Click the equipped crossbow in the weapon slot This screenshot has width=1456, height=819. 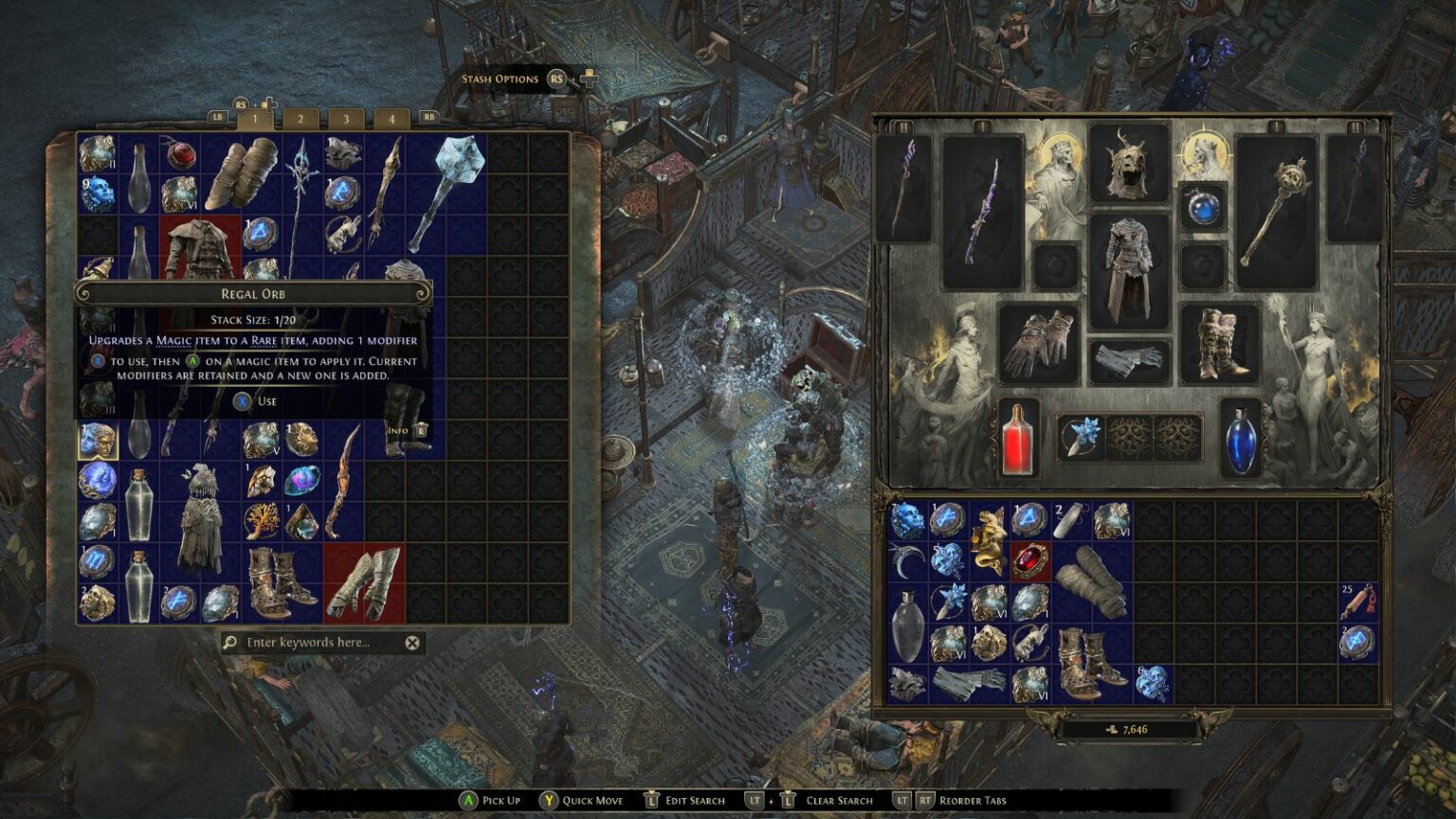983,209
